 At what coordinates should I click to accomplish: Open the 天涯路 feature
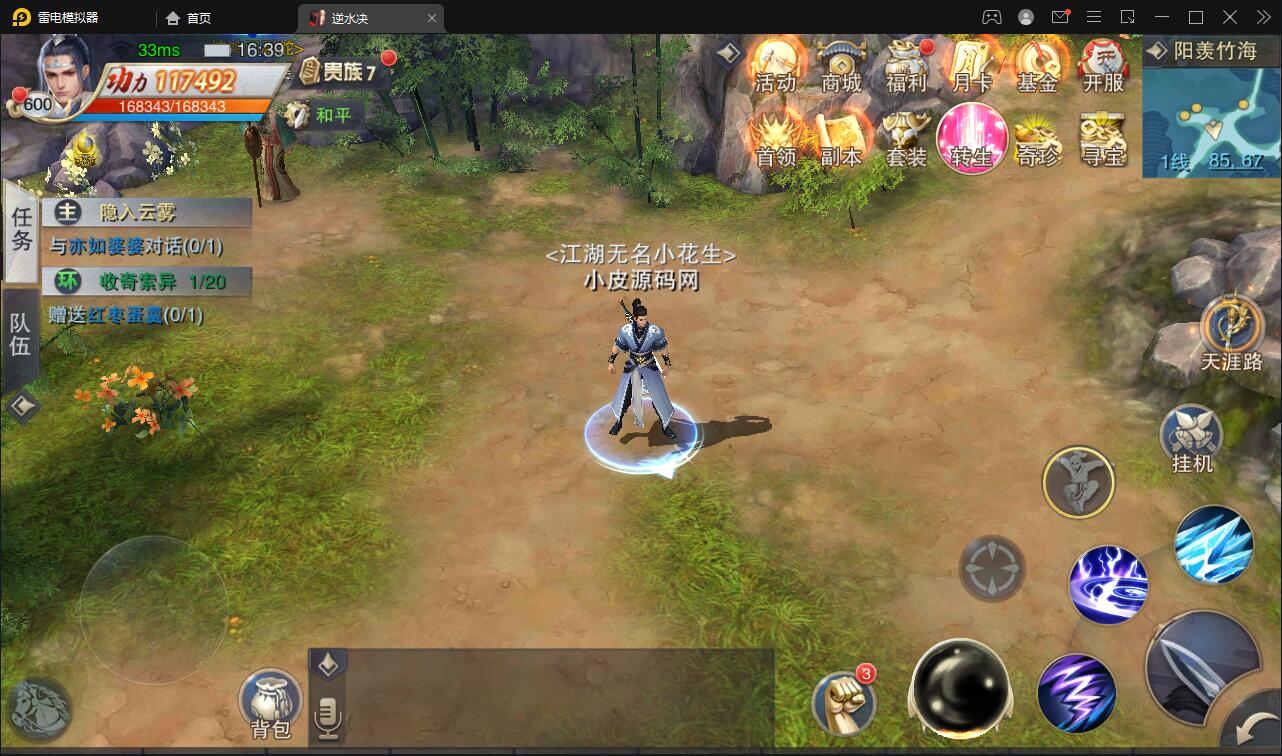(x=1232, y=333)
